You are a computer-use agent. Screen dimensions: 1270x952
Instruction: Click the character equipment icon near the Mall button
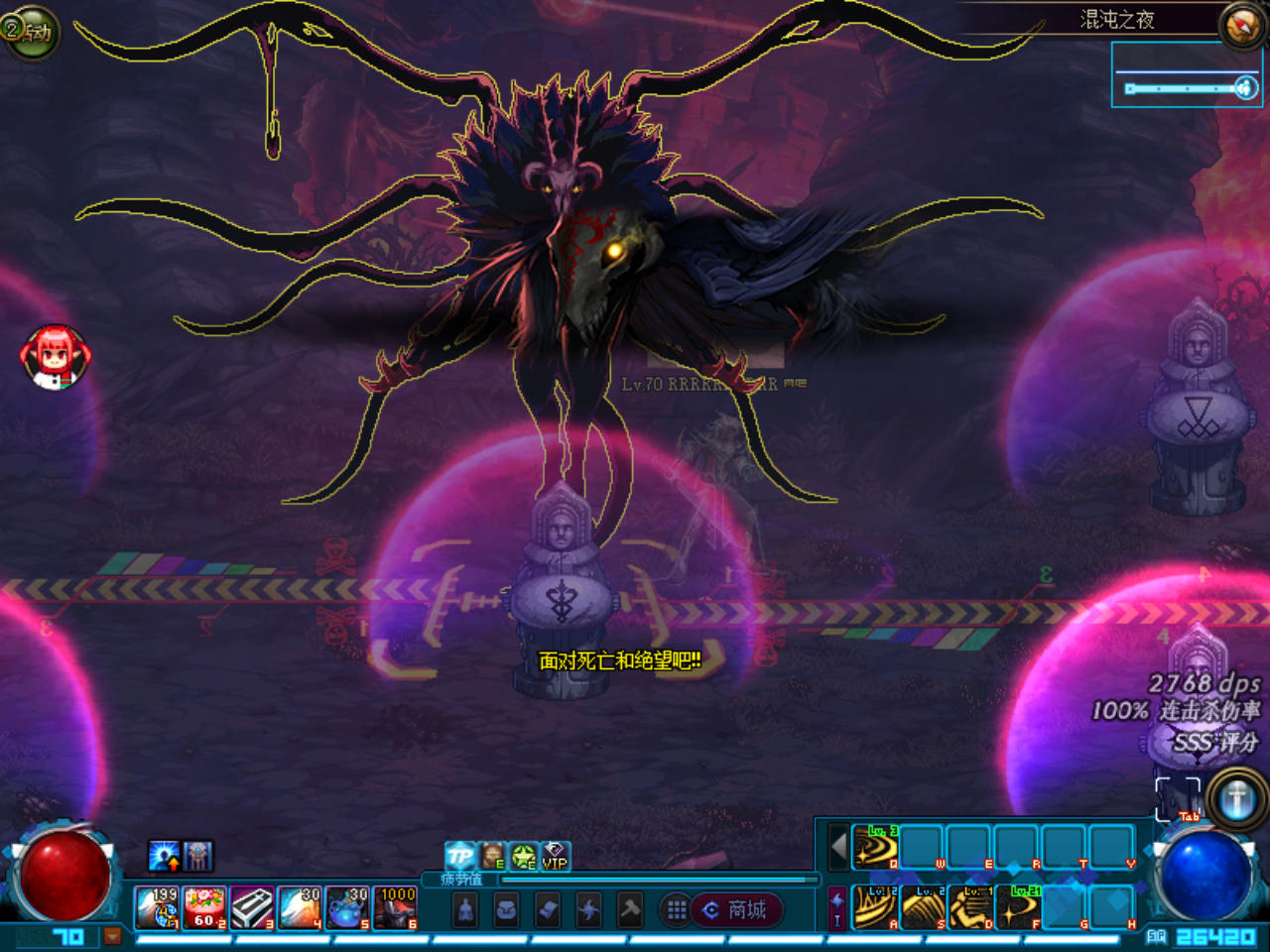click(x=466, y=909)
